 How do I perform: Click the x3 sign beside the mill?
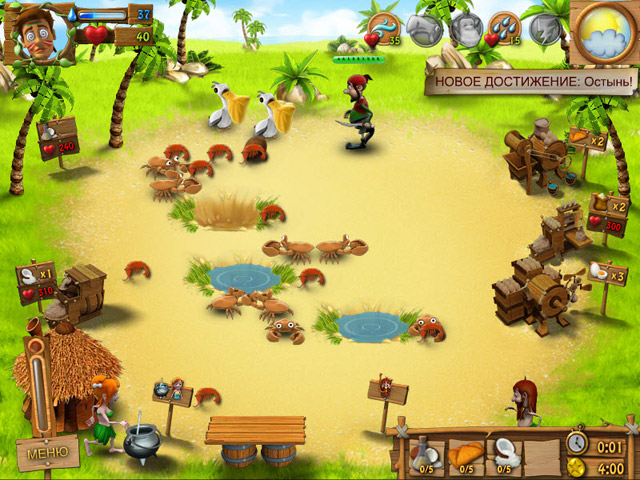coord(607,272)
